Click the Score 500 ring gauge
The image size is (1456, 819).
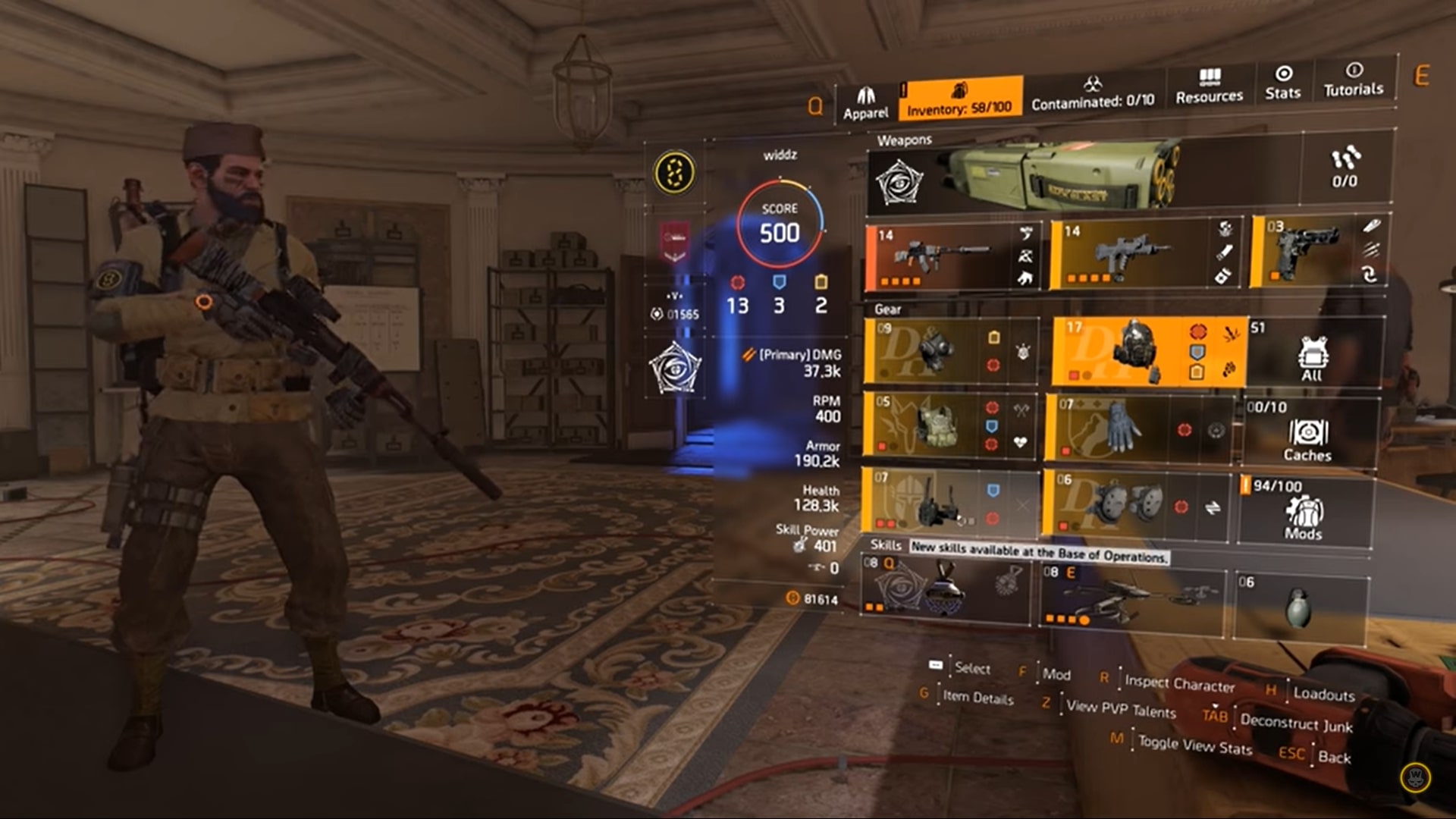click(779, 221)
